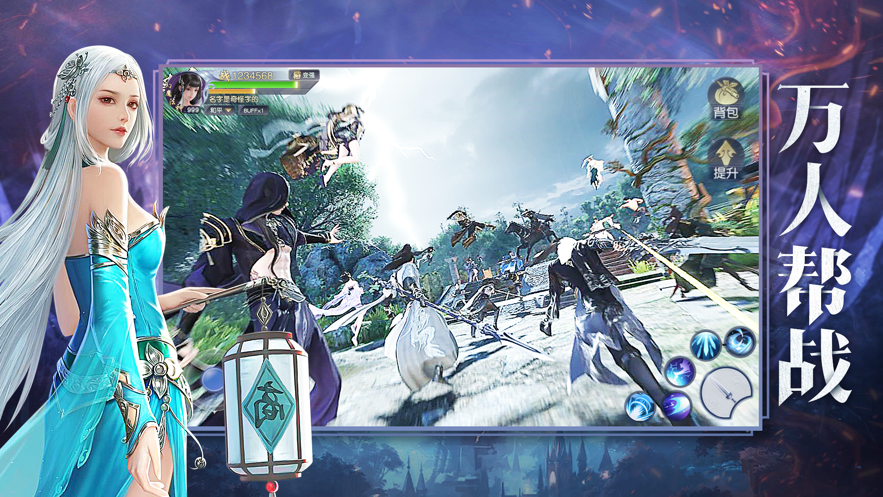Activate the falling blue blades skill
This screenshot has height=497, width=883.
(x=706, y=343)
